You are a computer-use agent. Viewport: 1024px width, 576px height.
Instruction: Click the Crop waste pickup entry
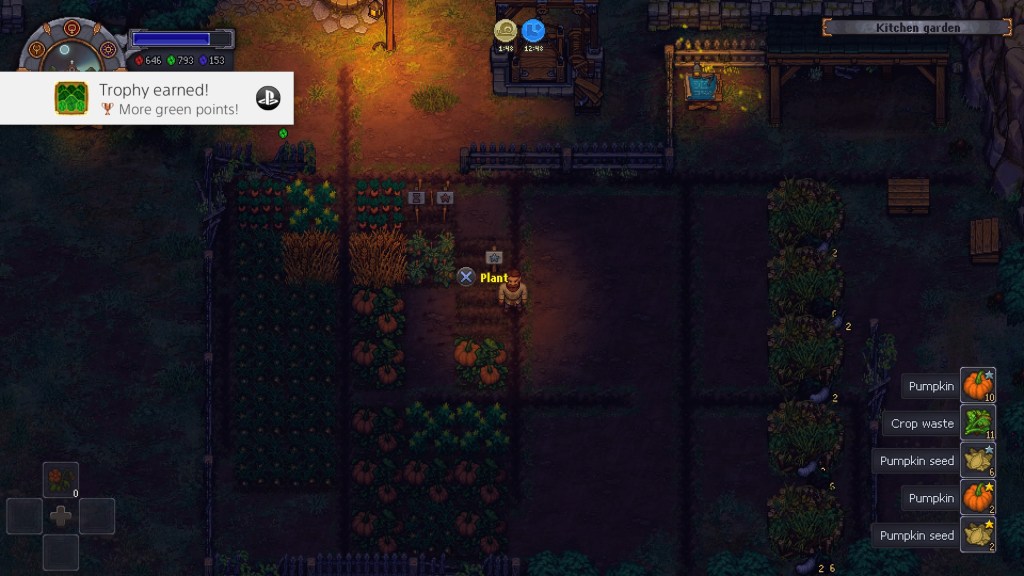coord(978,423)
